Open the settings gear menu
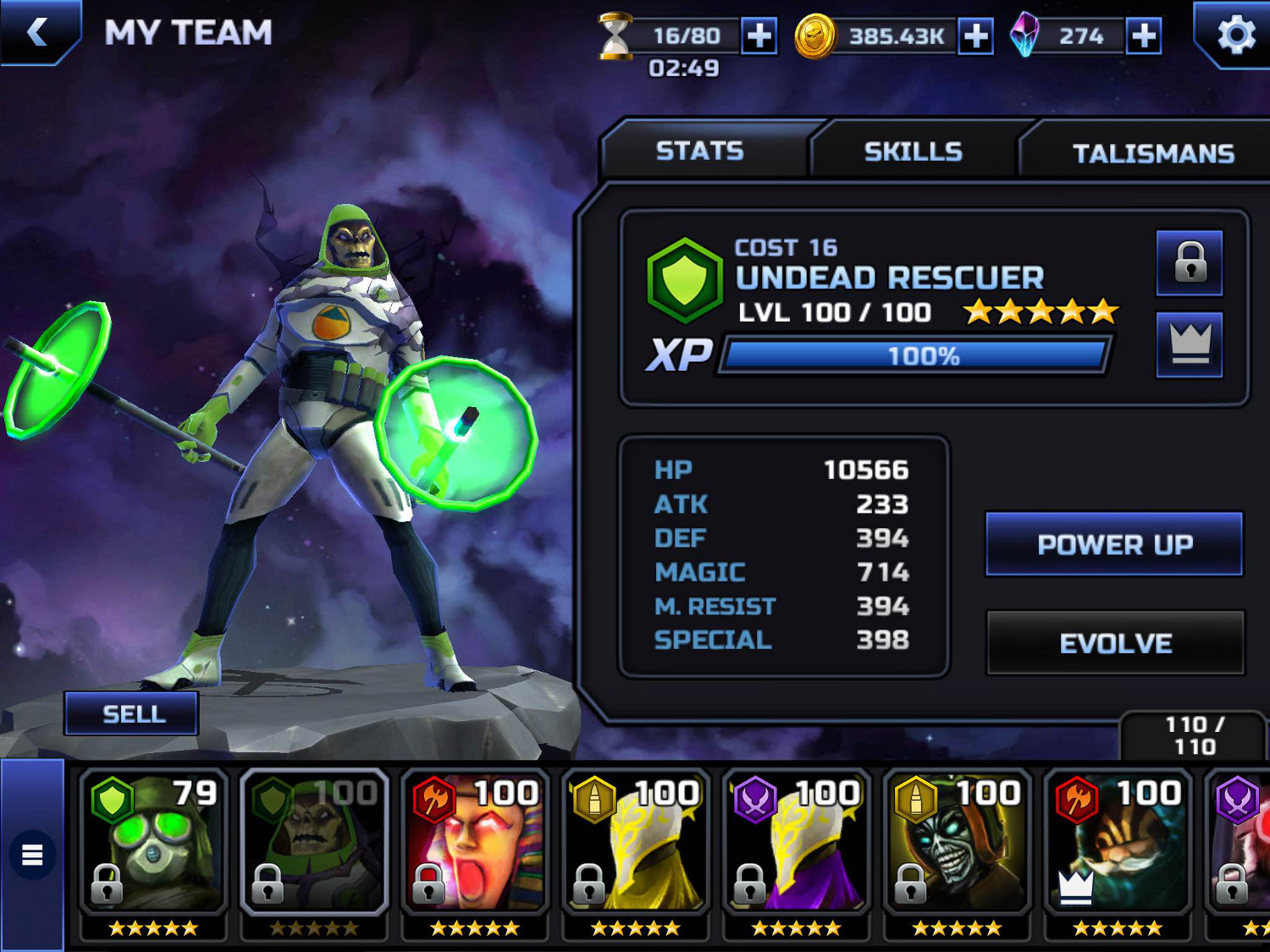The height and width of the screenshot is (952, 1270). click(x=1235, y=36)
